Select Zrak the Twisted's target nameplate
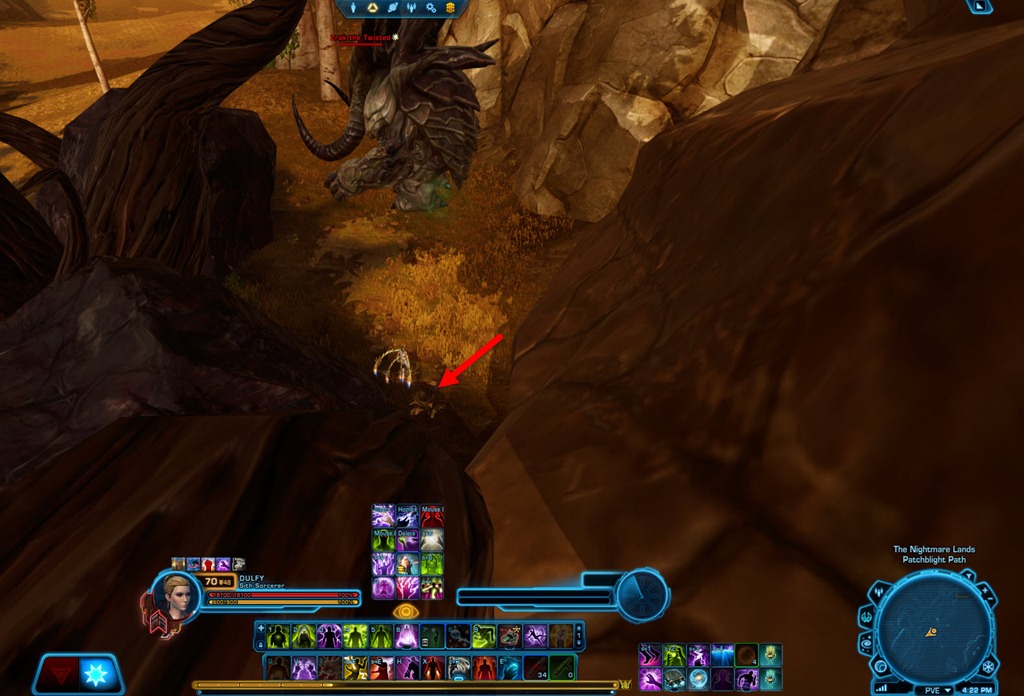 pos(363,38)
